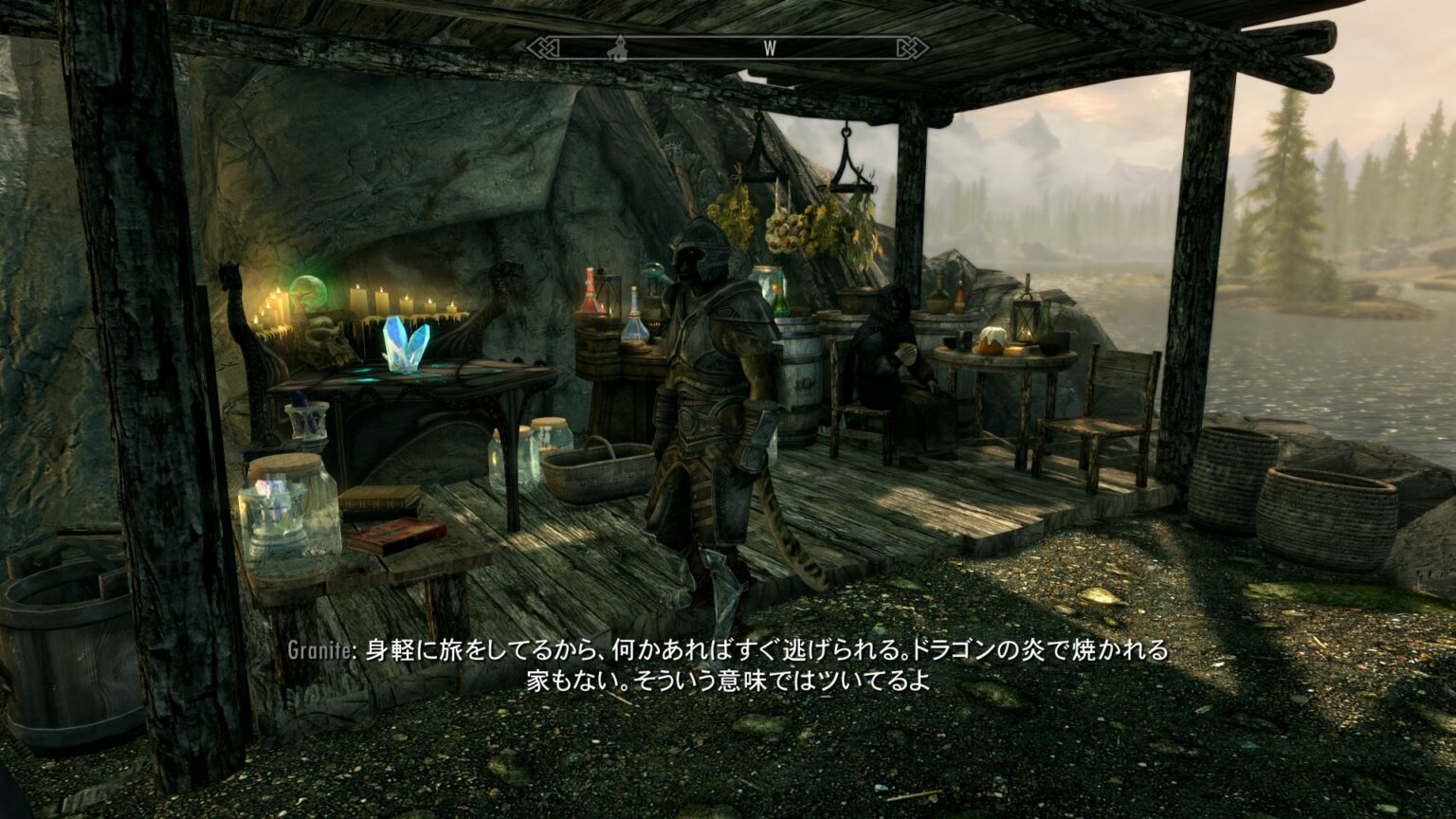
Task: Expand the W heading on the compass bar
Action: pos(771,46)
